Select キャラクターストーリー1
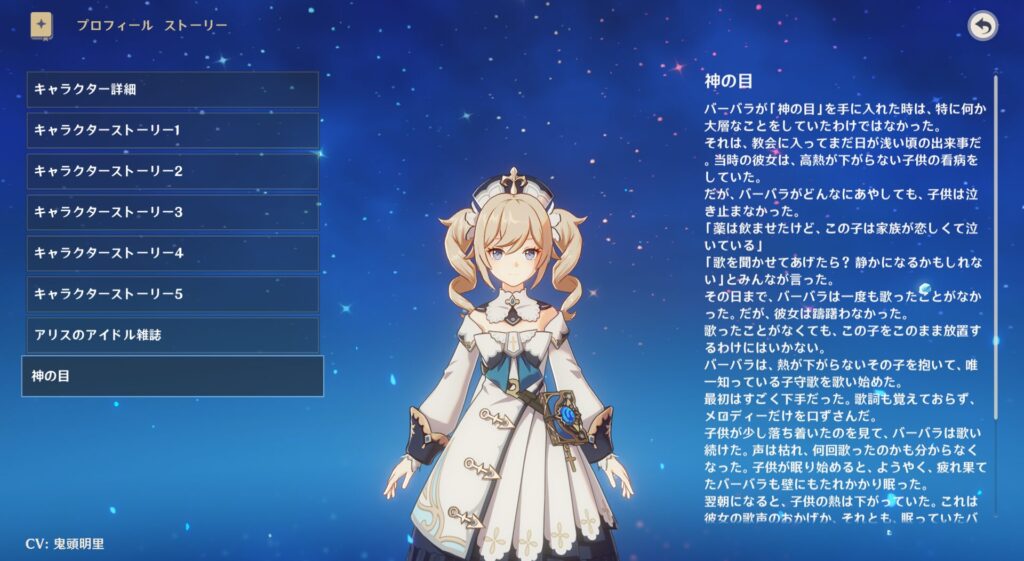 (172, 130)
